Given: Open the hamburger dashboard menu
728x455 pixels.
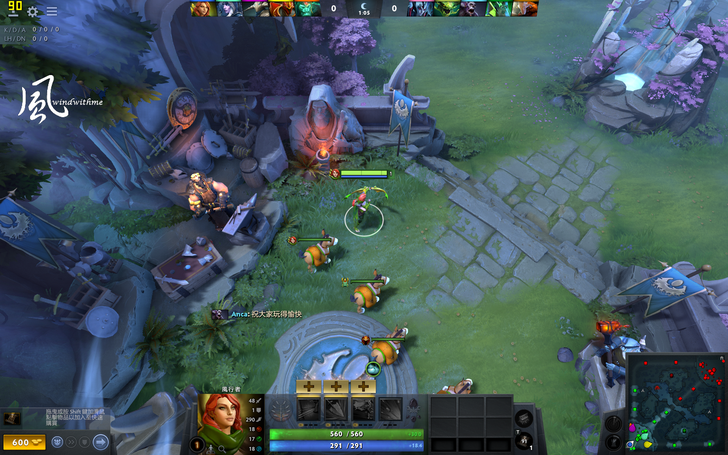Looking at the screenshot, I should pos(52,11).
